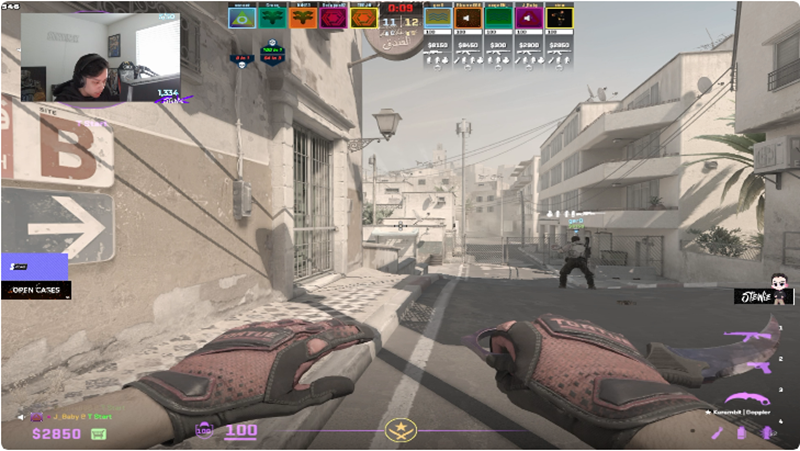
Task: Select the magenta speaker player avatar
Action: click(x=528, y=17)
